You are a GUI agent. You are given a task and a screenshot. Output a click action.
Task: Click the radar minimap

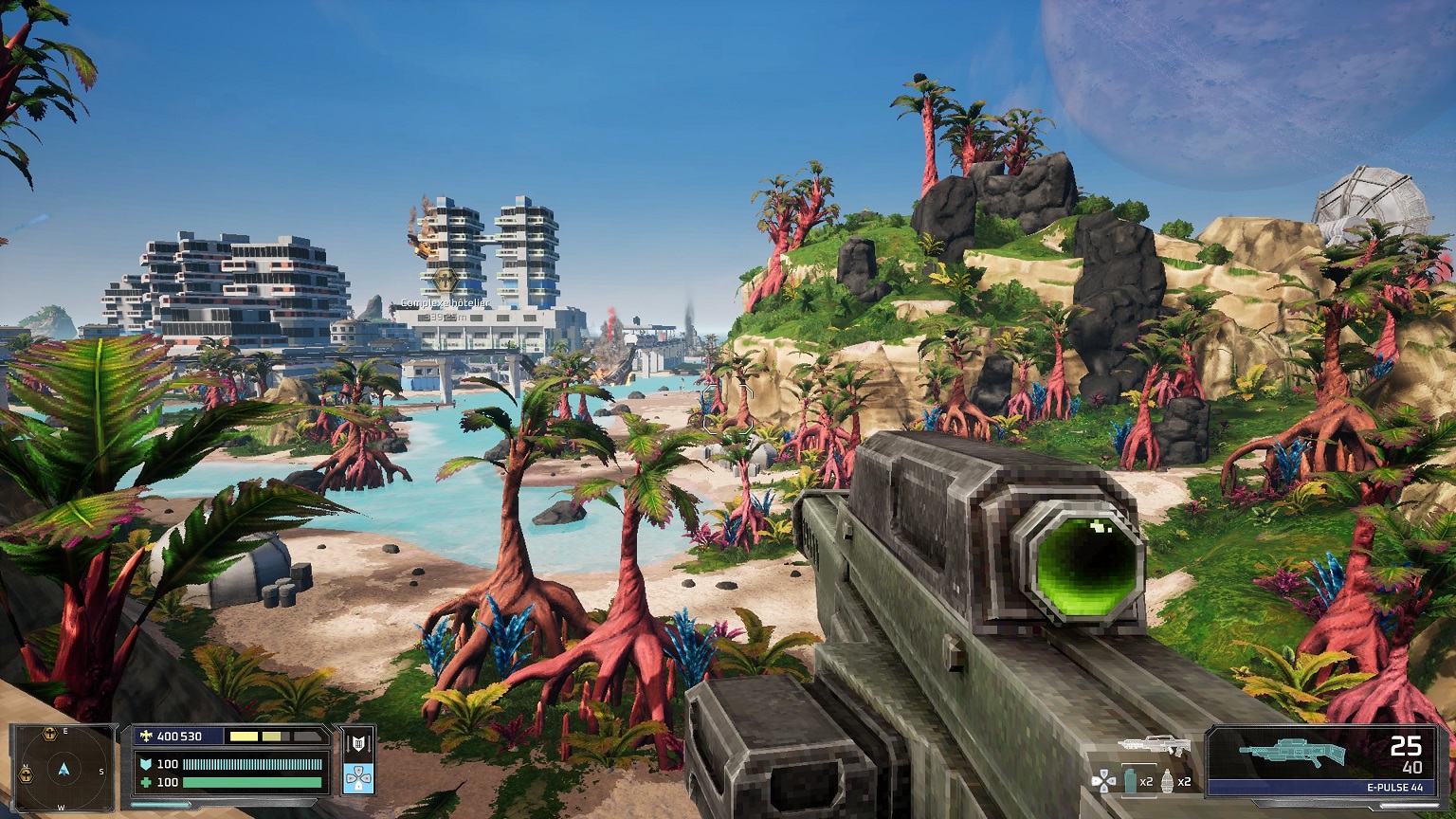(64, 766)
